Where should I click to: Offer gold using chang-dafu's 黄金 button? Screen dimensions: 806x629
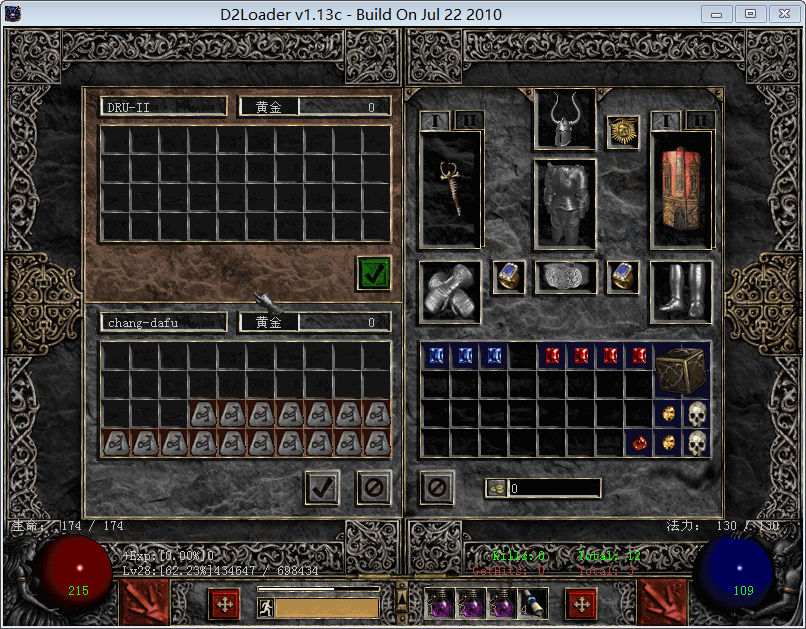point(269,322)
